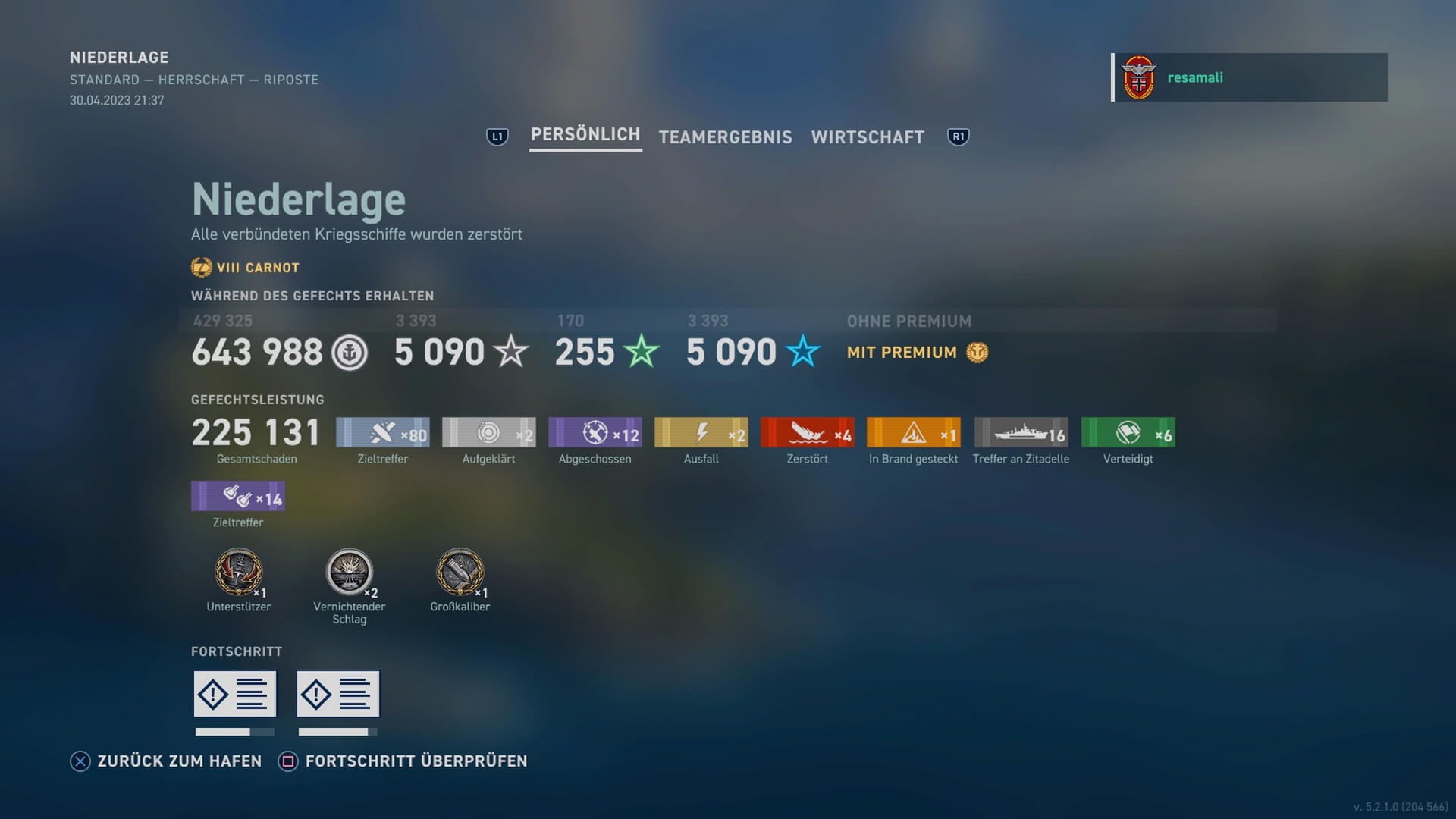Open details via the L1 shoulder prompt
This screenshot has height=819, width=1456.
[497, 136]
